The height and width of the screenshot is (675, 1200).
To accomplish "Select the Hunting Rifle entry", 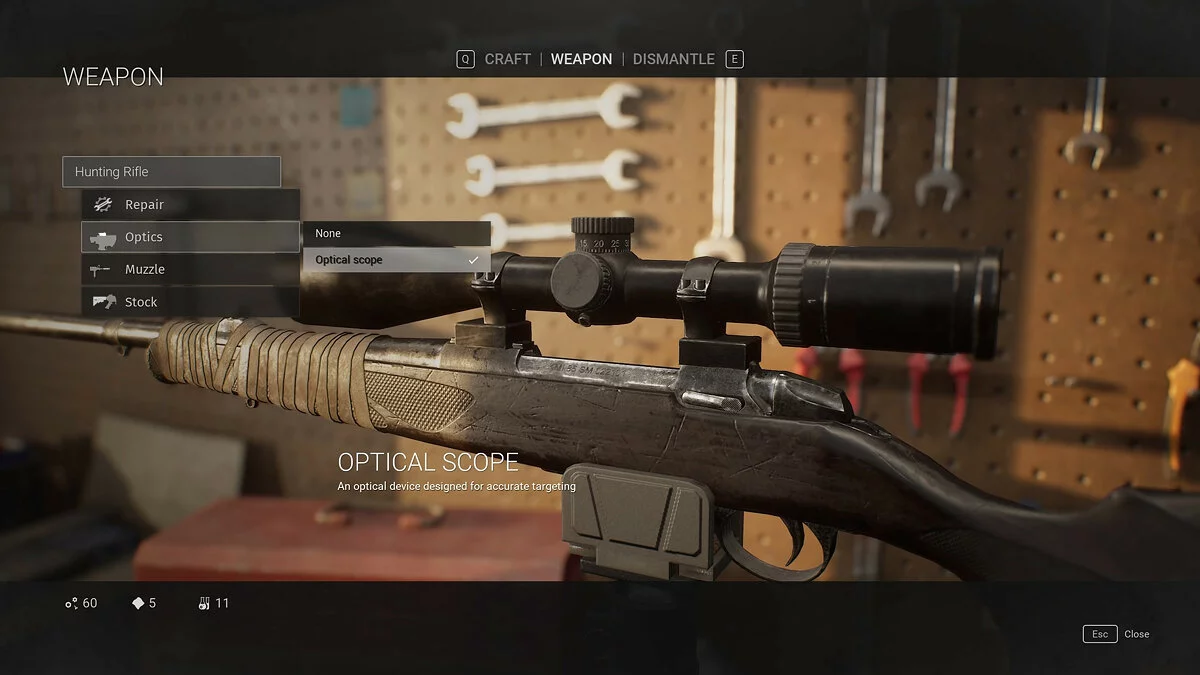I will tap(171, 172).
